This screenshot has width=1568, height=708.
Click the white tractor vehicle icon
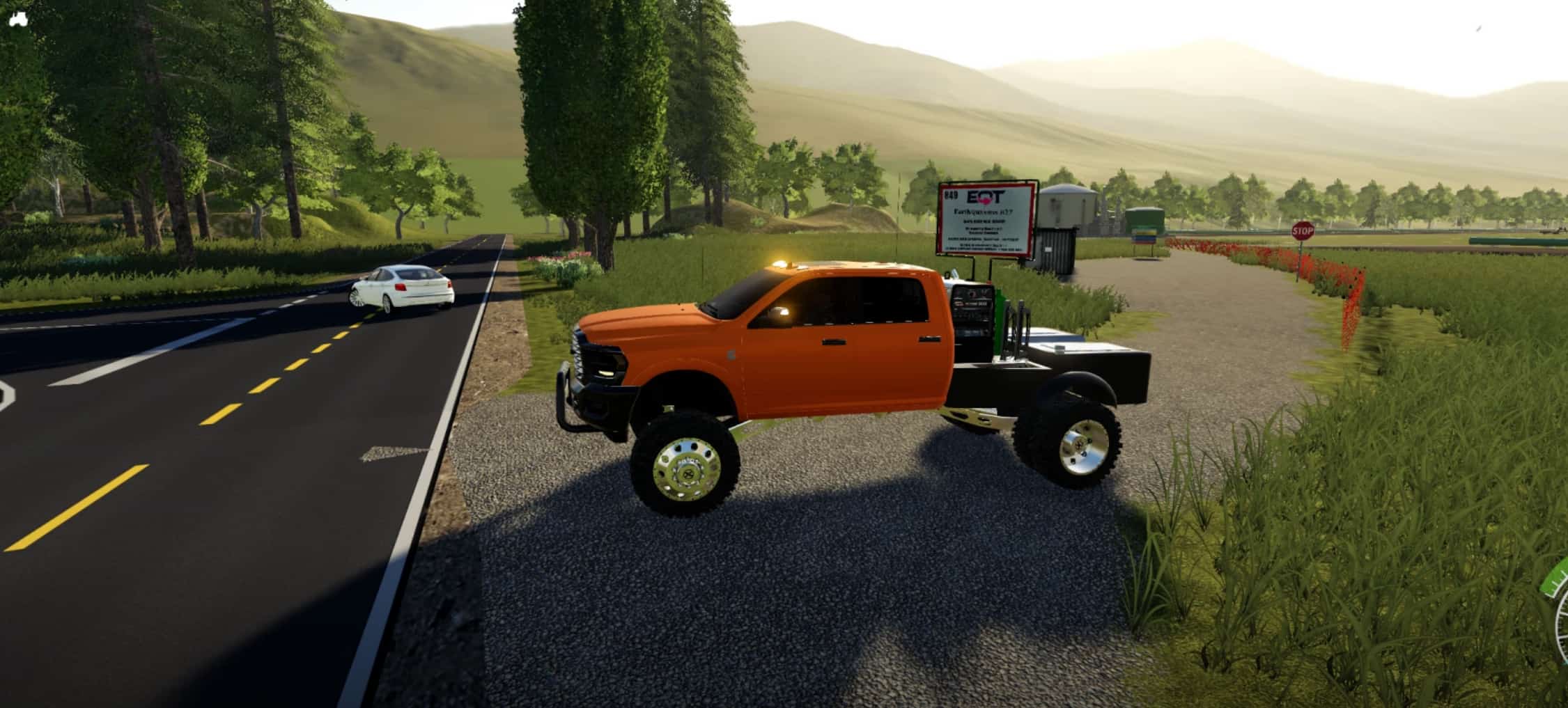[x=17, y=19]
